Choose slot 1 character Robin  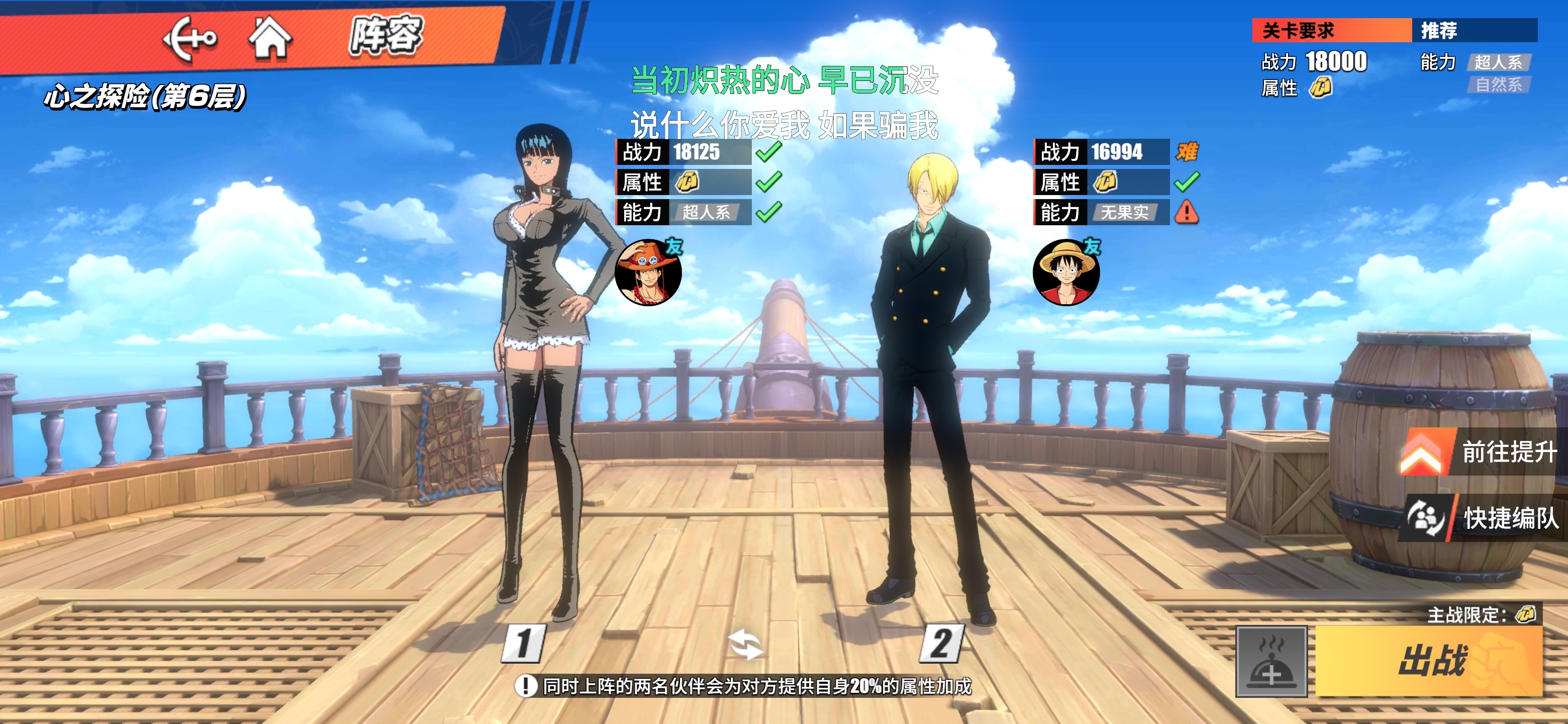coord(542,366)
